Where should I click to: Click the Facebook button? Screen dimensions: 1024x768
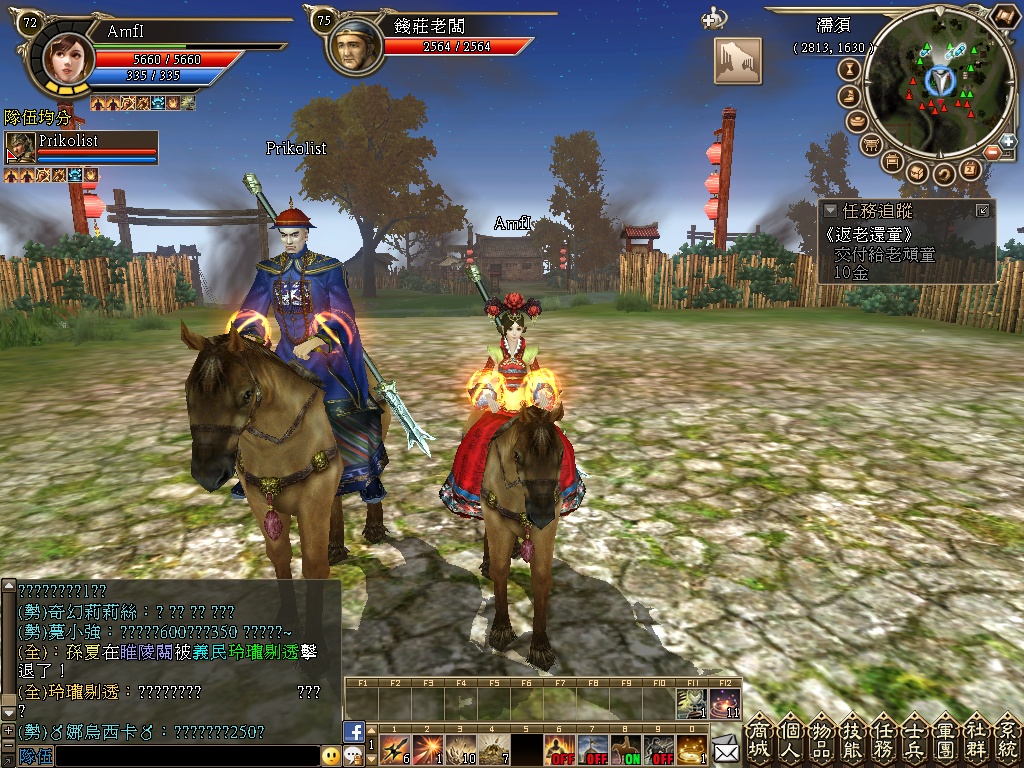pos(352,731)
